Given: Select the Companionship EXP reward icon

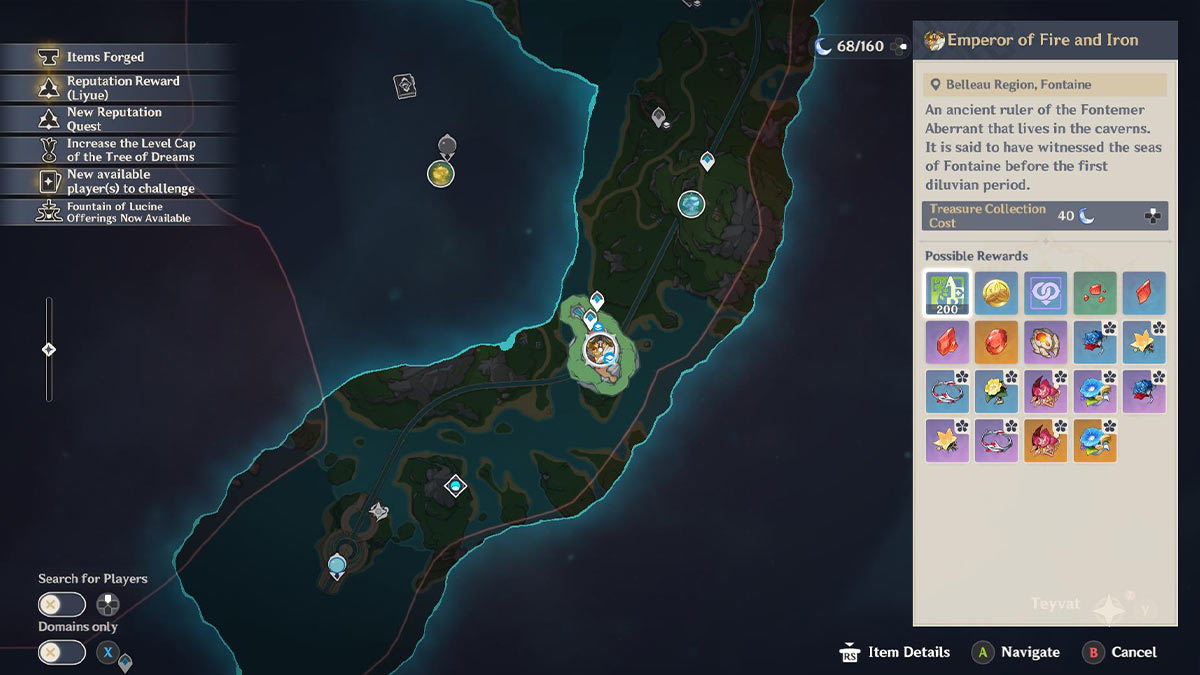Looking at the screenshot, I should point(1045,294).
